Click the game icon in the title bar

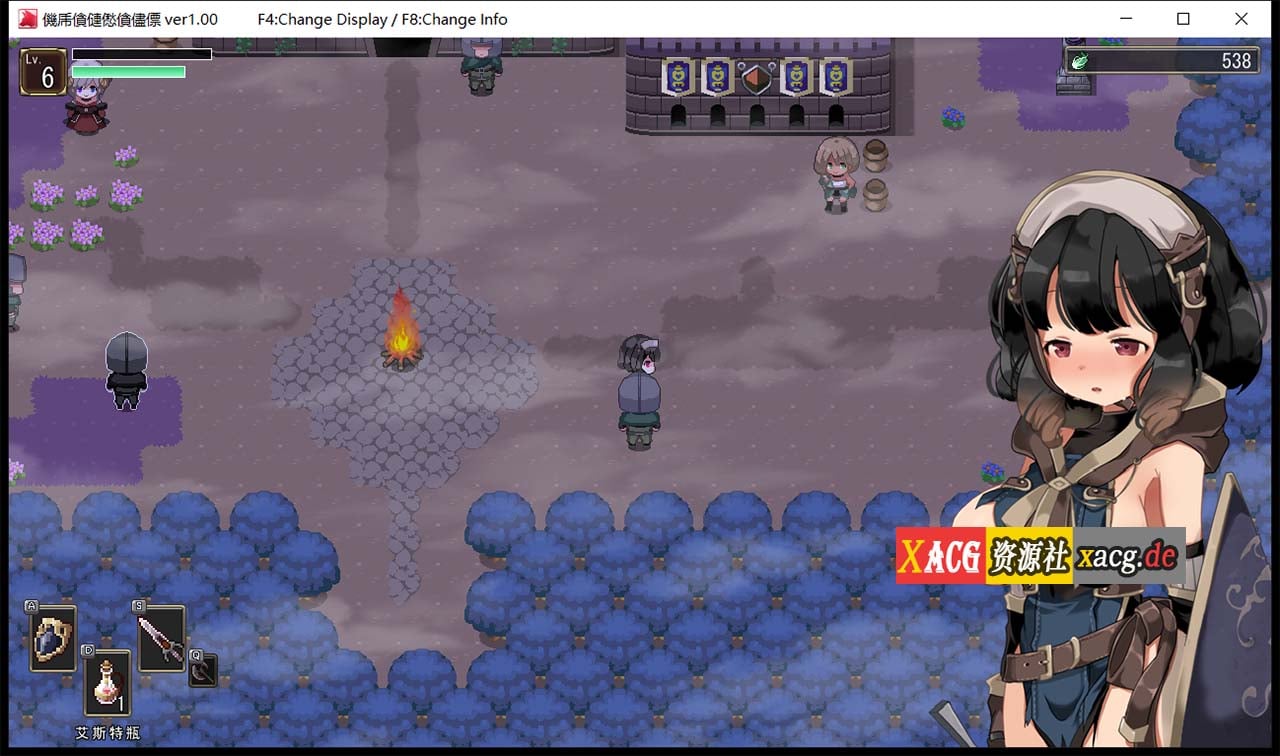[29, 19]
